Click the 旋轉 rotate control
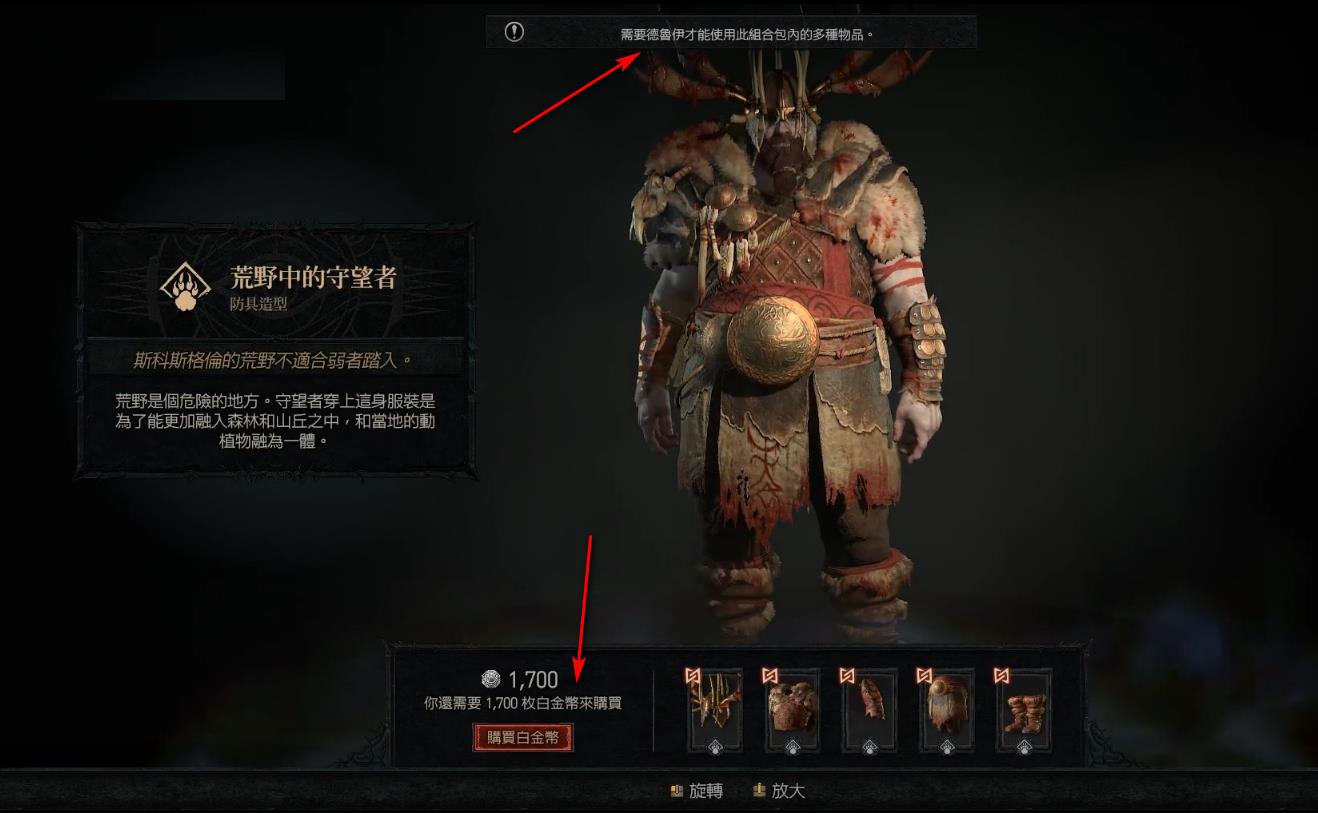Viewport: 1318px width, 813px height. pyautogui.click(x=705, y=790)
